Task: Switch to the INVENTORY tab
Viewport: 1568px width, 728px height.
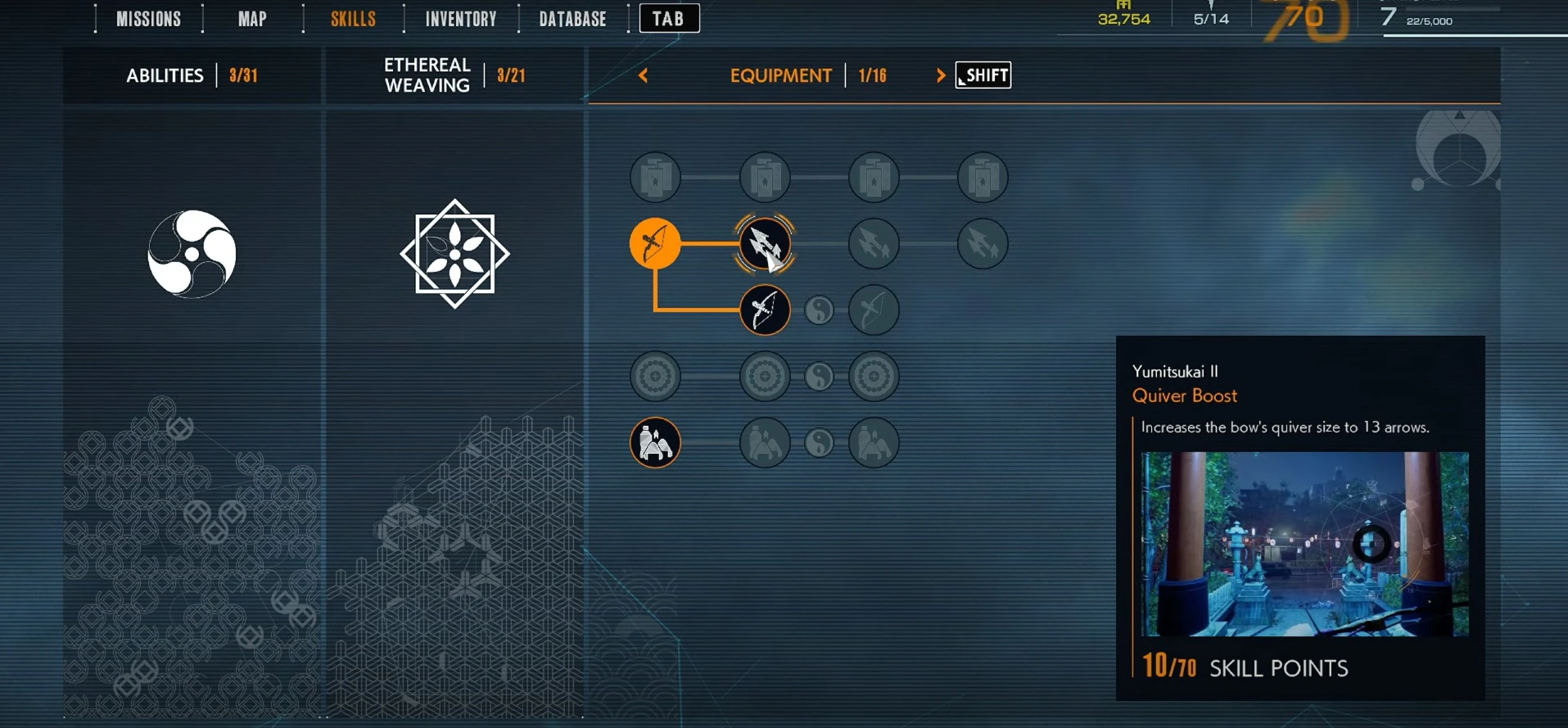Action: pyautogui.click(x=459, y=18)
